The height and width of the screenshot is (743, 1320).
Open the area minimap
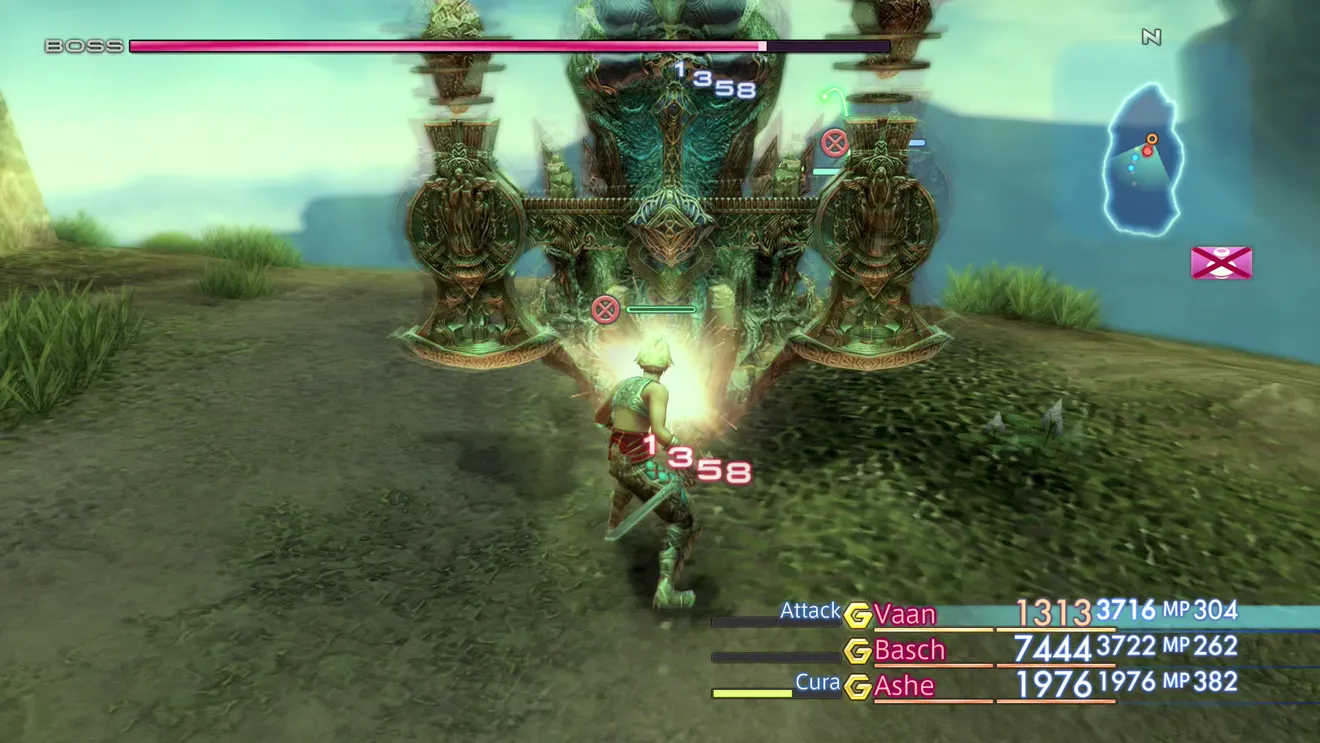(x=1144, y=160)
